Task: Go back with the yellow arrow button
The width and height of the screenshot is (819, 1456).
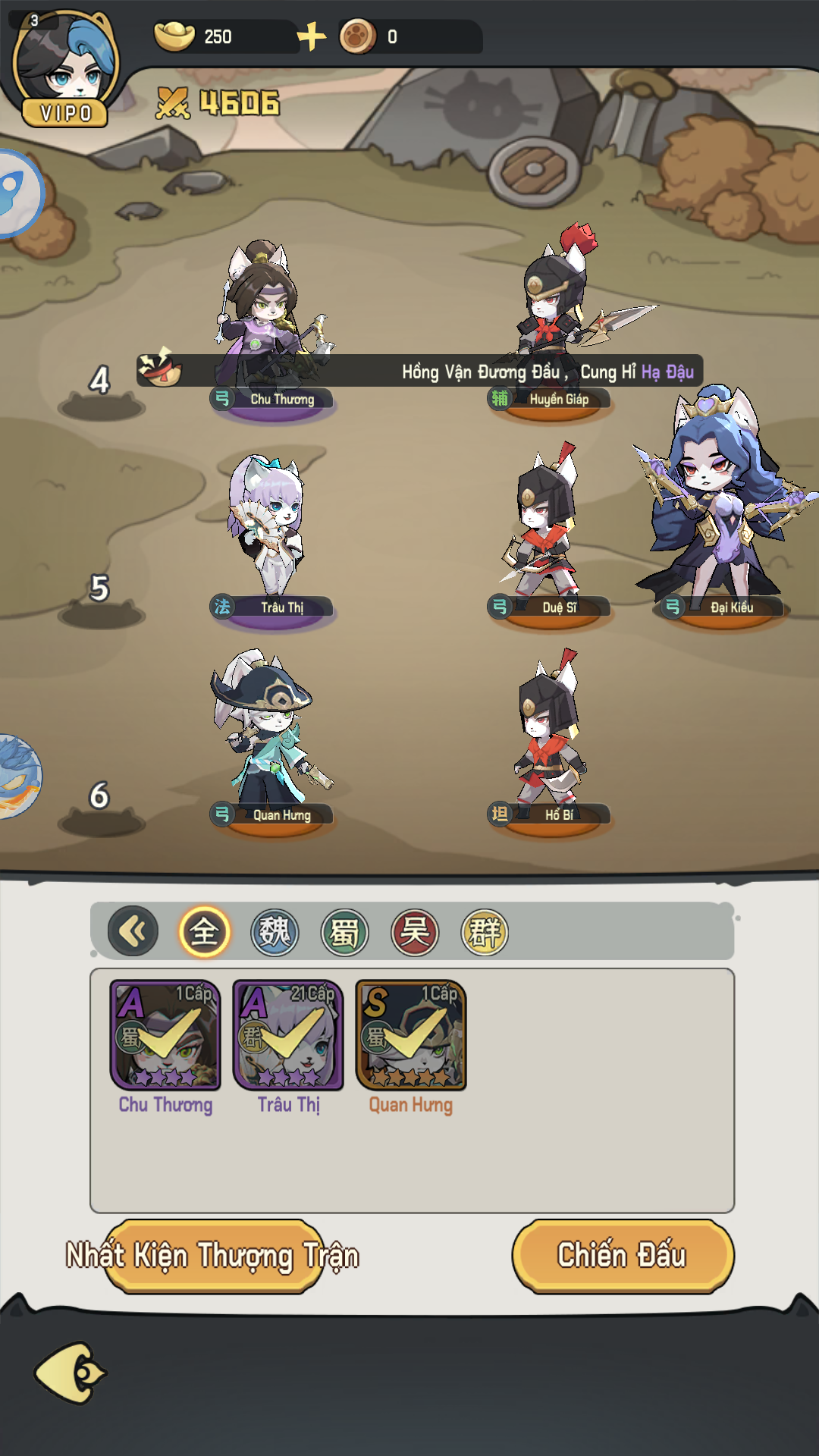Action: [71, 1373]
